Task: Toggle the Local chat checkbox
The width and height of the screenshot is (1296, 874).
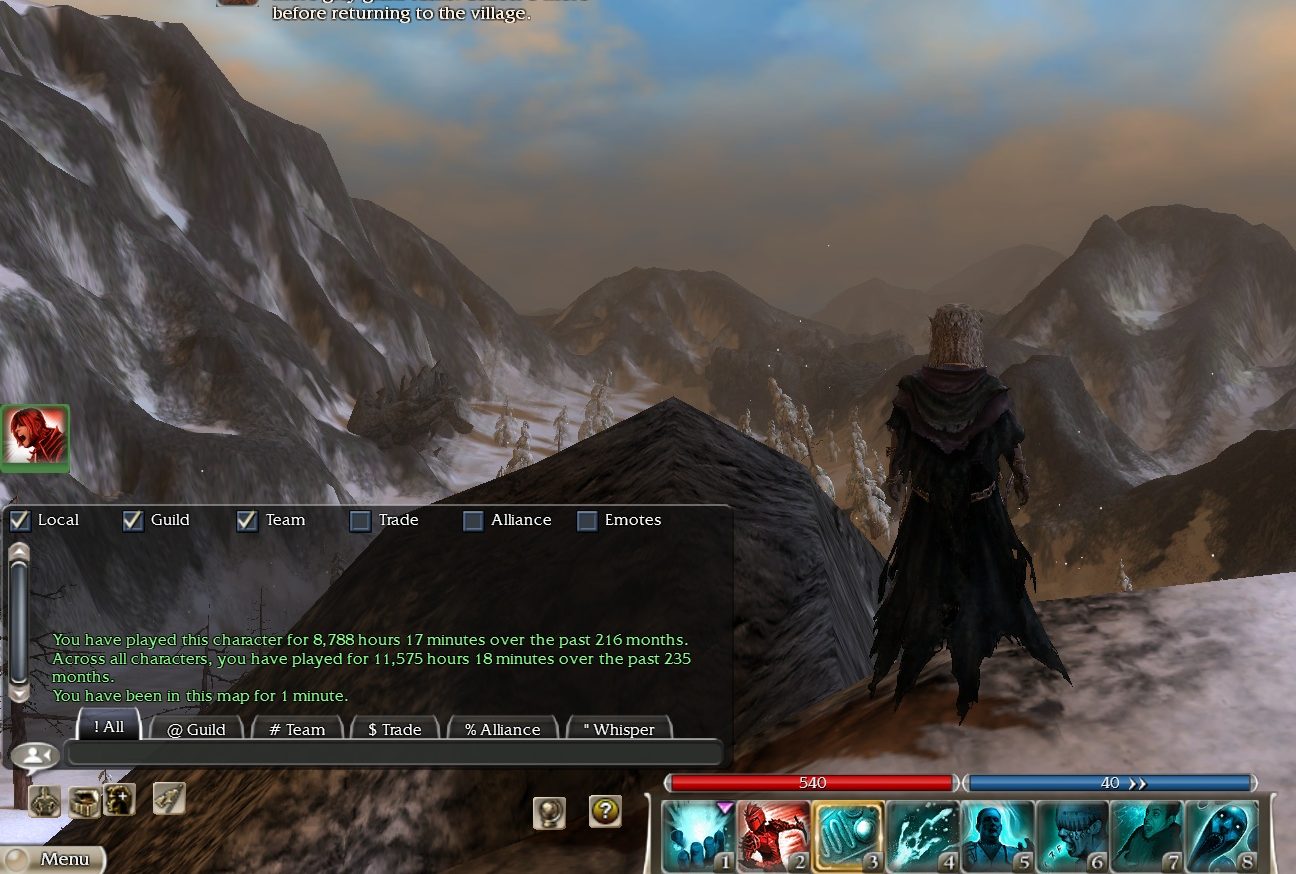Action: pyautogui.click(x=19, y=520)
